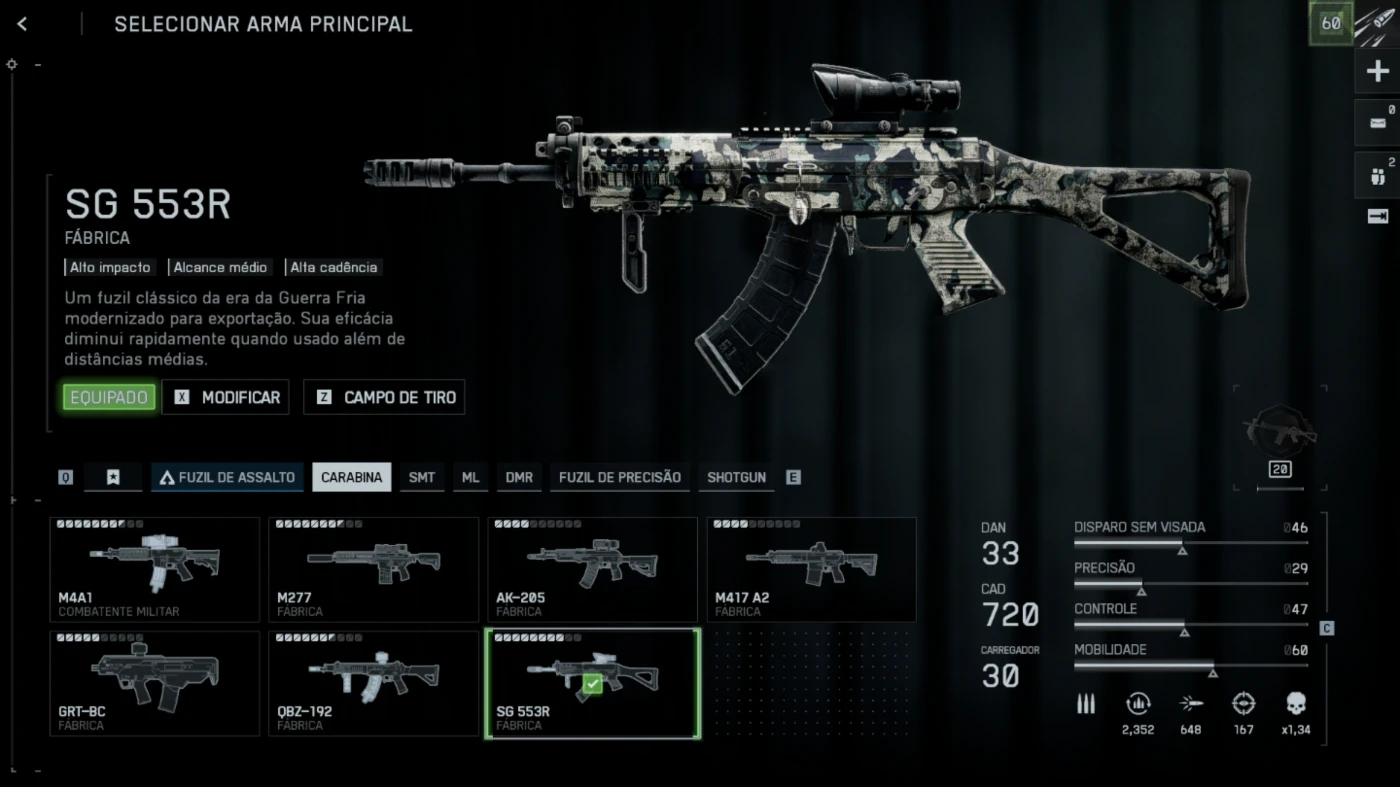Pick the AK-205 weapon tile
This screenshot has width=1400, height=787.
tap(592, 568)
